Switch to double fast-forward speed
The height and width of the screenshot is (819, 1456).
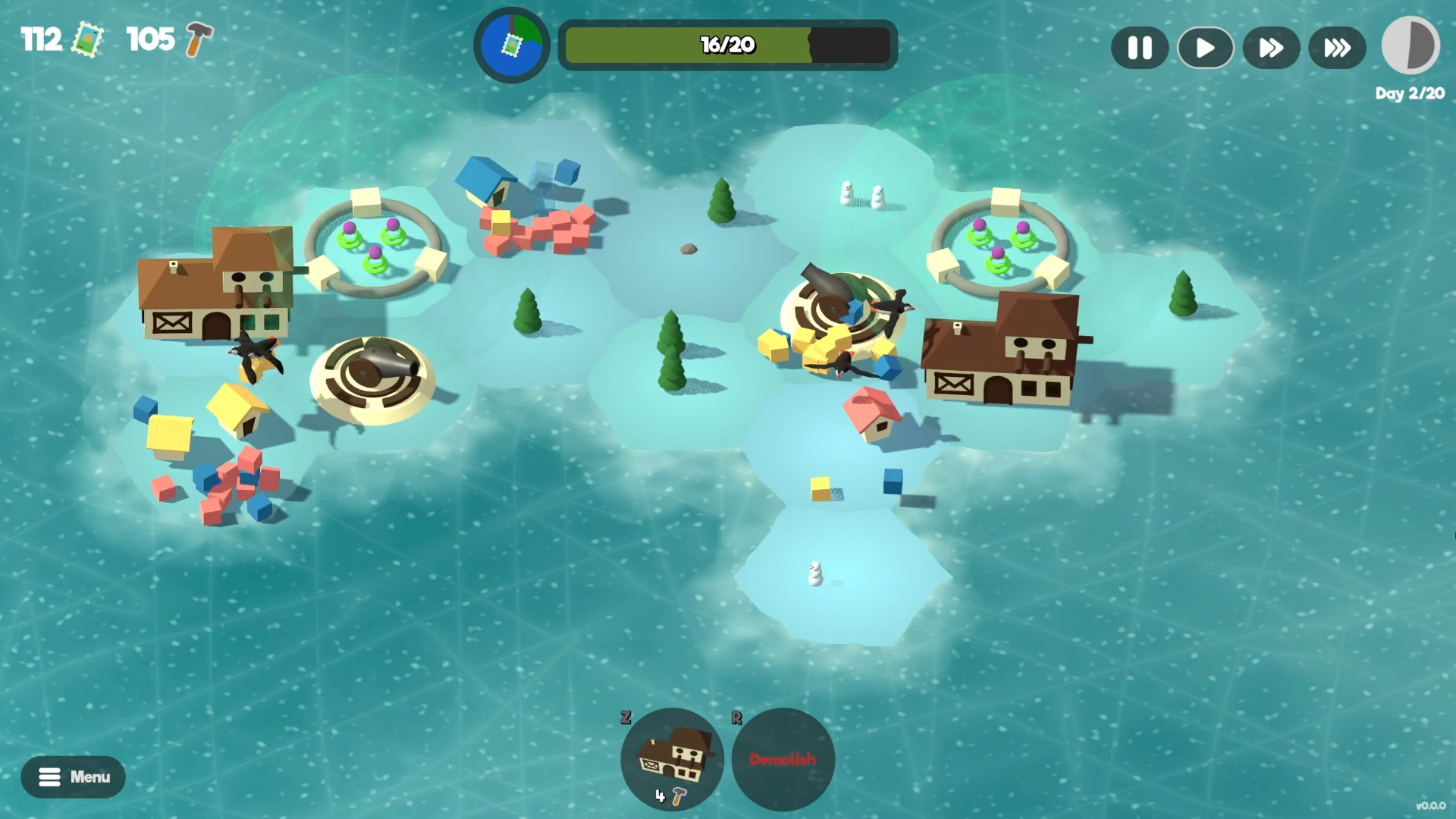point(1271,48)
